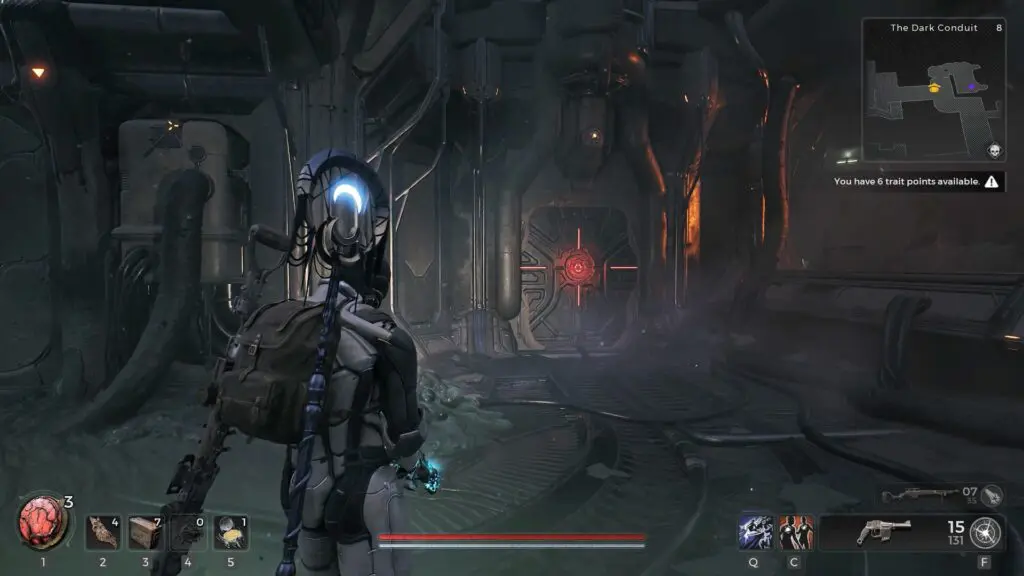Select the yellow orb consumable slot
This screenshot has width=1024, height=576.
231,532
